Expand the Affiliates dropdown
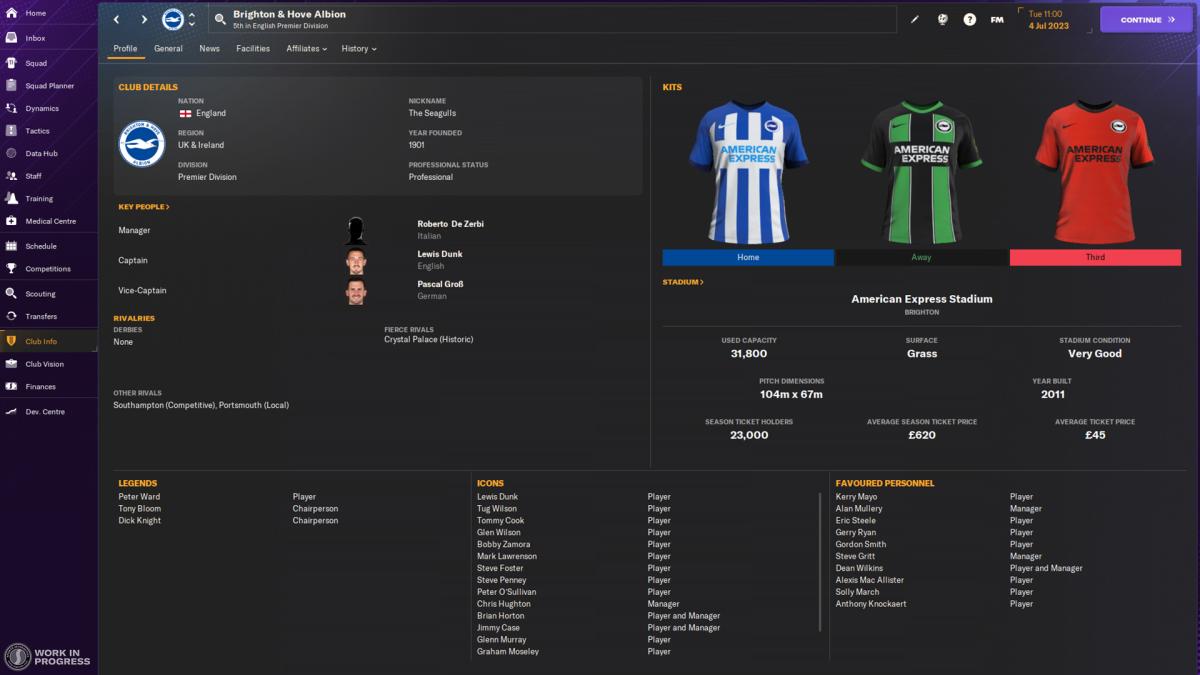The image size is (1200, 675). point(306,48)
